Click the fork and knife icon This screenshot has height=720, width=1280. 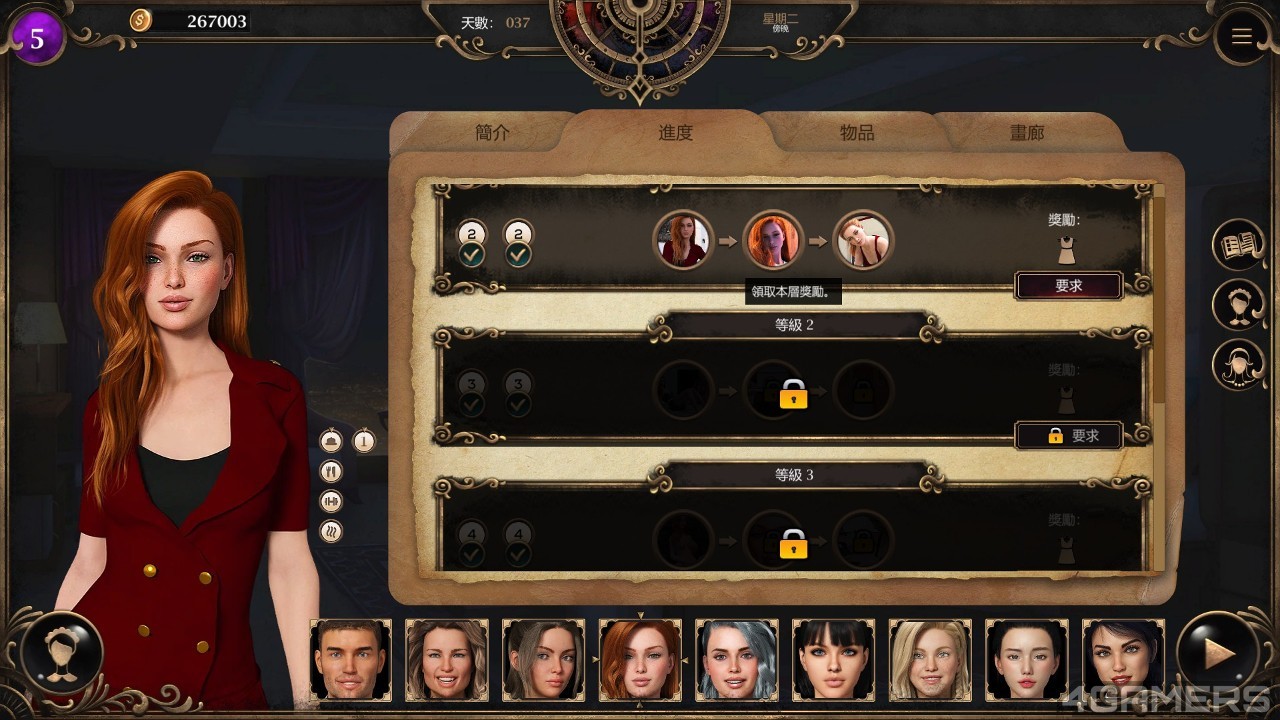tap(331, 471)
